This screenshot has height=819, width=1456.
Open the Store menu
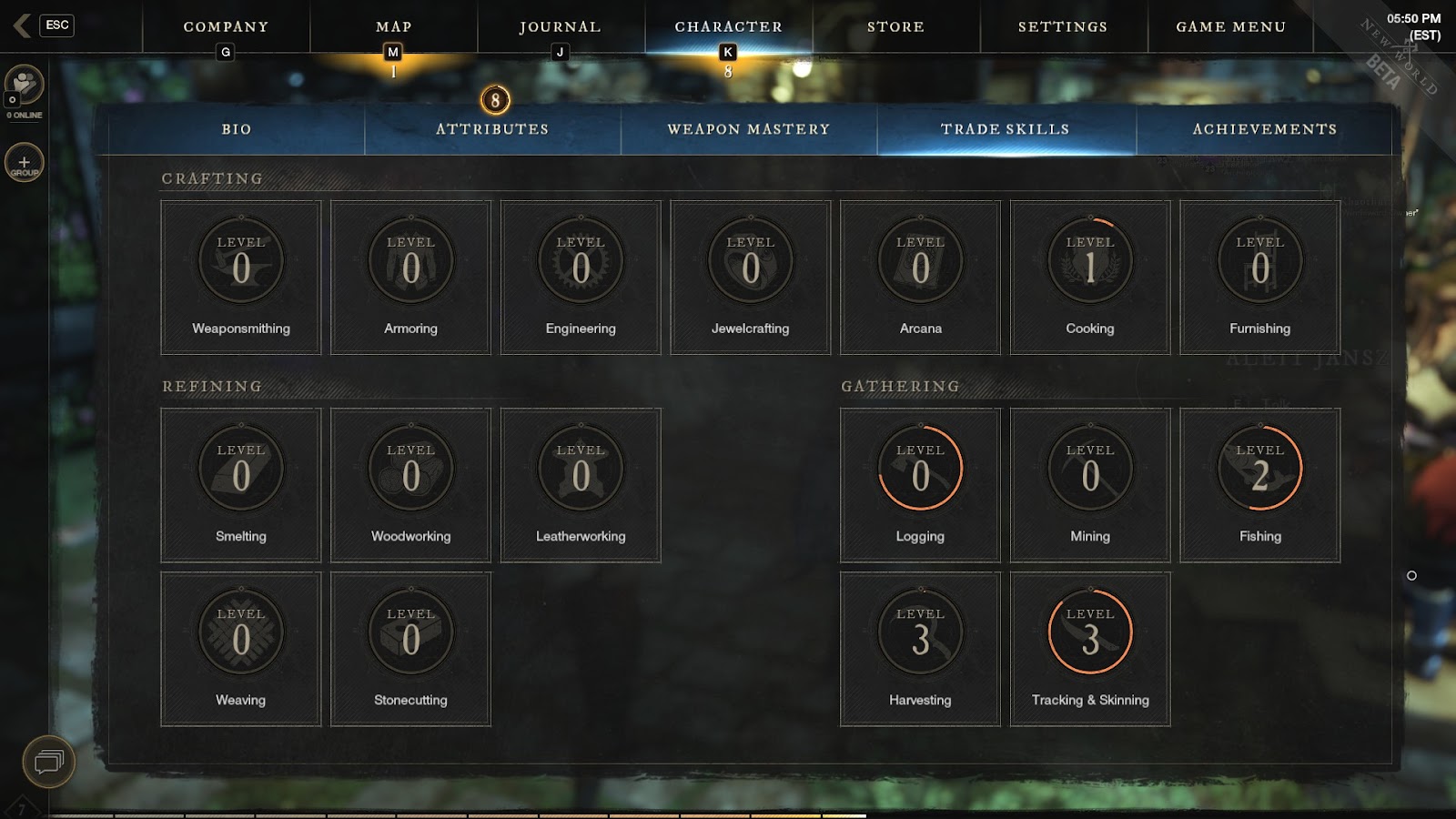pyautogui.click(x=895, y=27)
